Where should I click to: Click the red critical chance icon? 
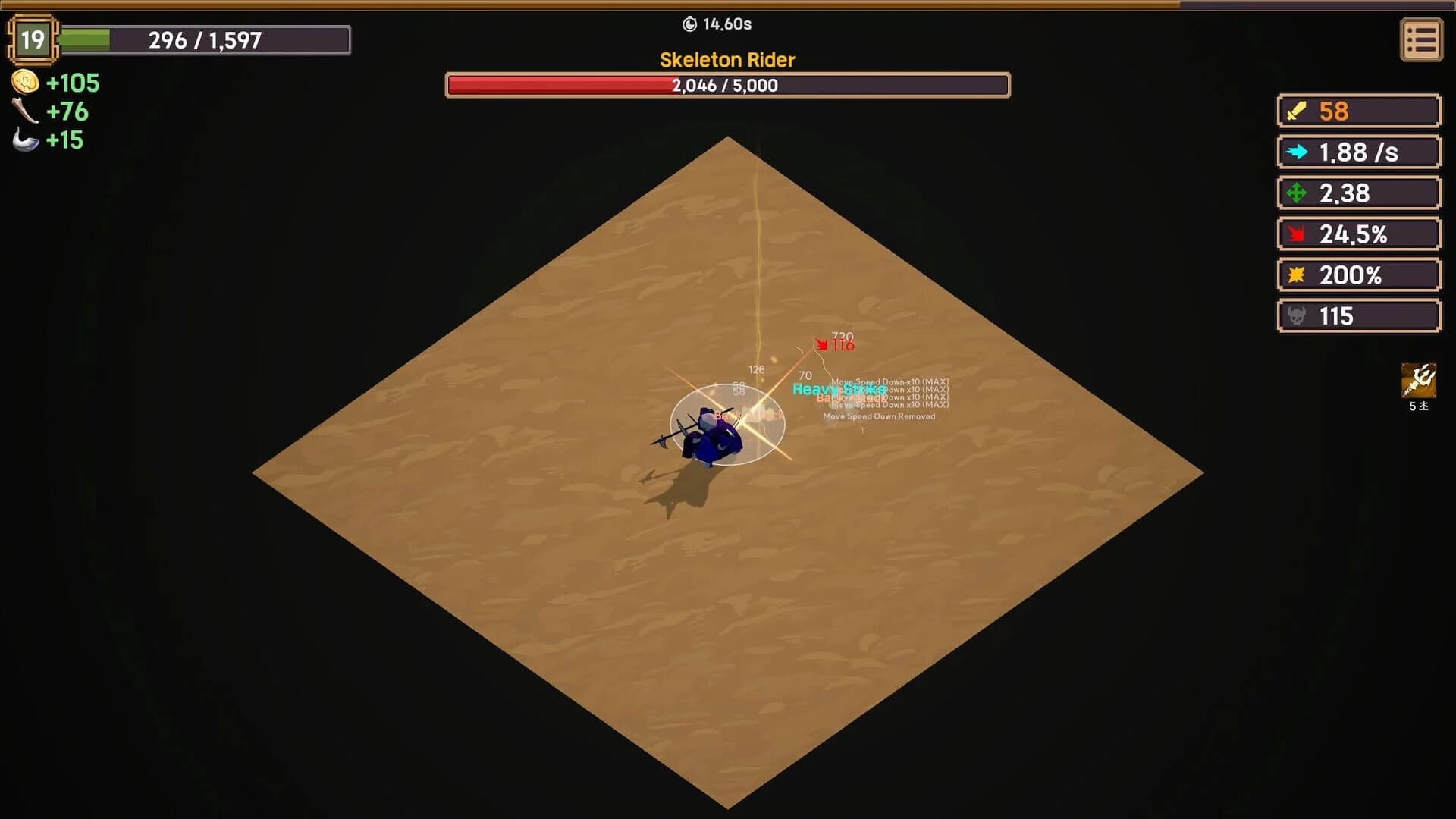1298,234
